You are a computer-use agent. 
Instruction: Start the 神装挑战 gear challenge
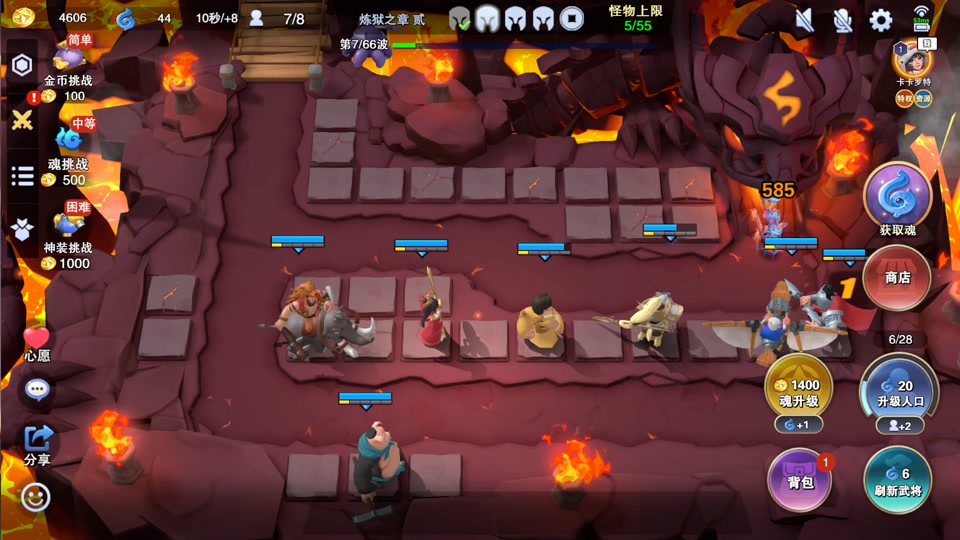[x=68, y=233]
